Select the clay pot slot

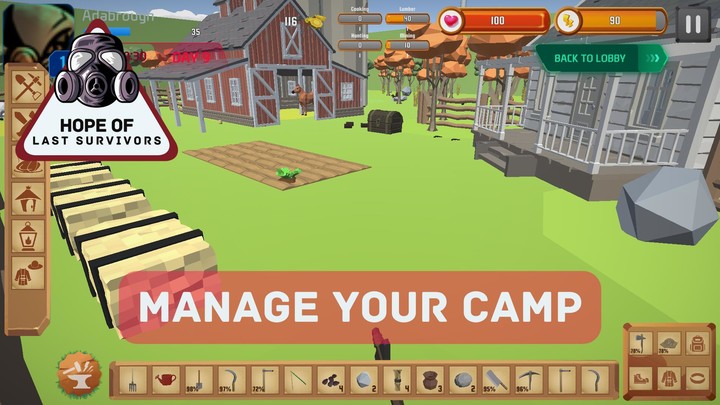point(428,380)
